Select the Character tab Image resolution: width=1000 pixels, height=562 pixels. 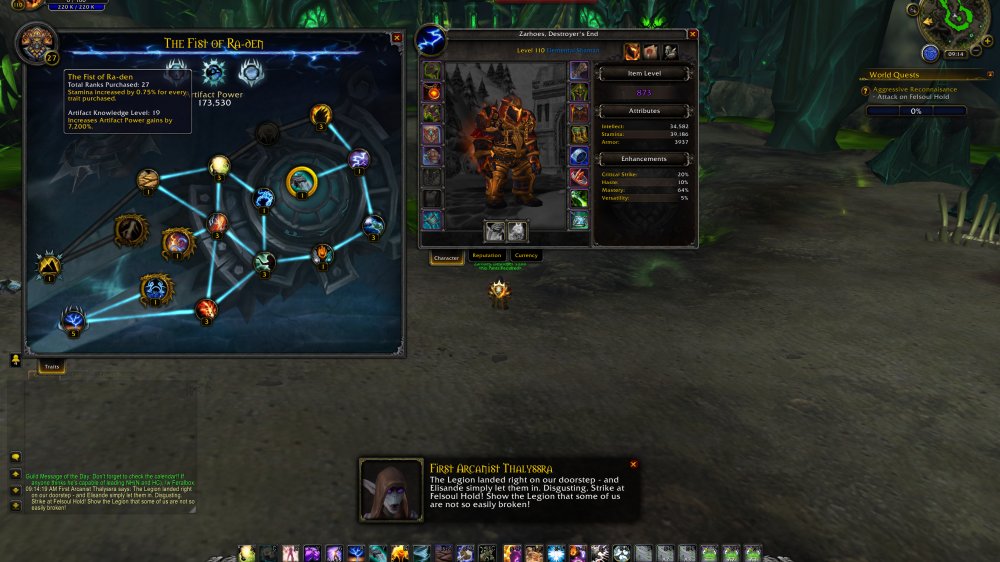click(446, 257)
